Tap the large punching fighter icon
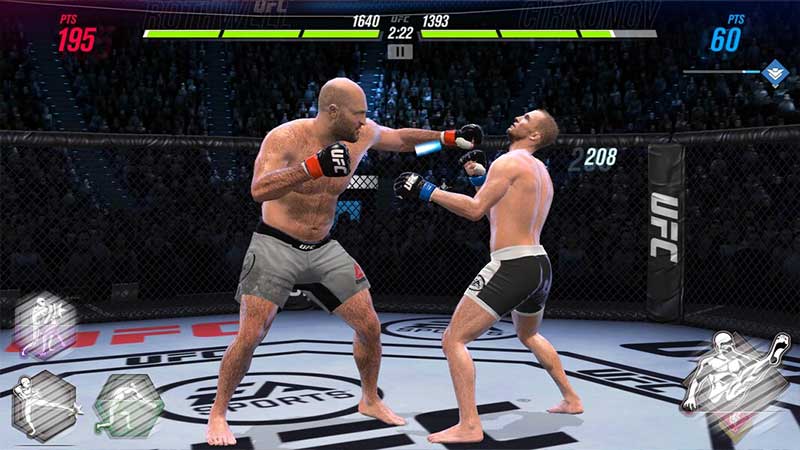The image size is (800, 450). click(x=736, y=373)
